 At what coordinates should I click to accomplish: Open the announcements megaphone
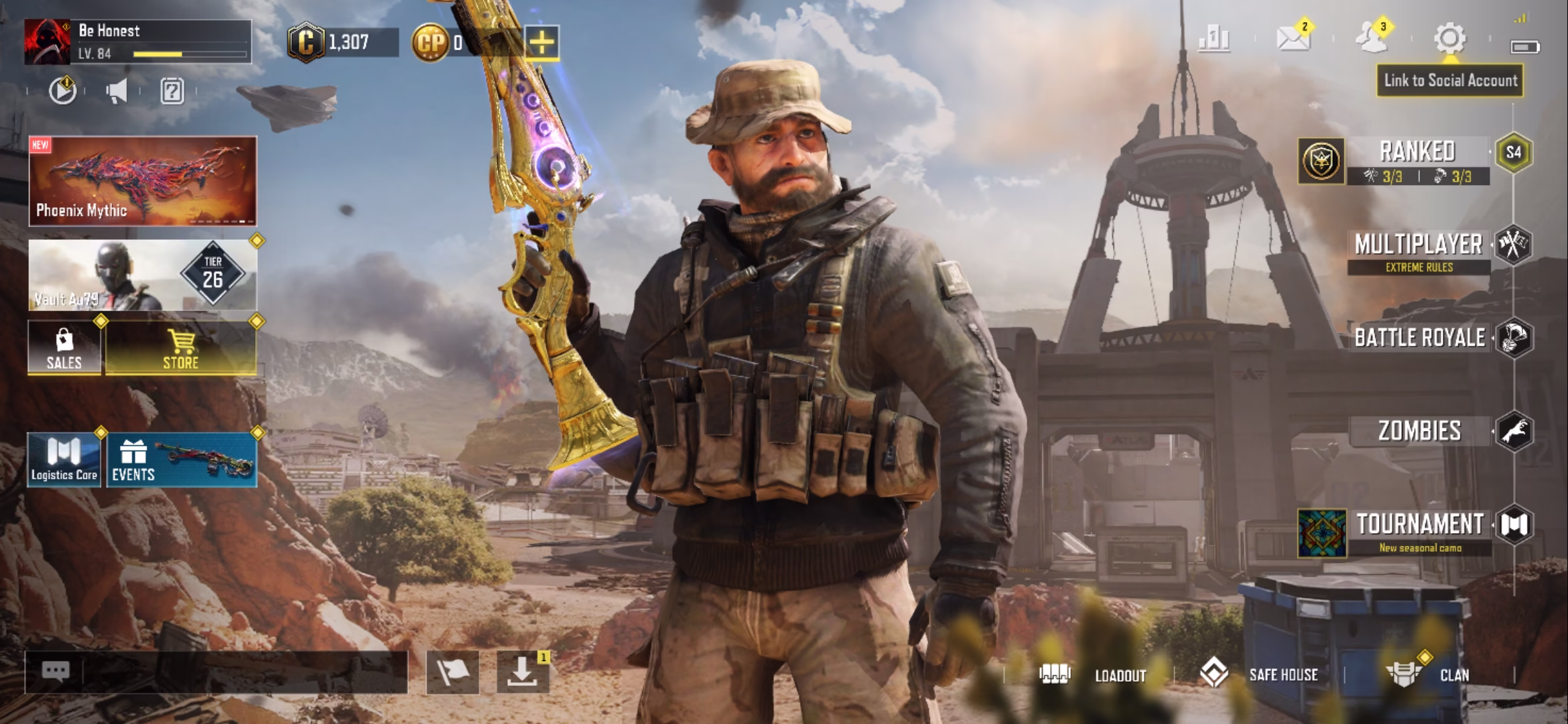(x=117, y=92)
